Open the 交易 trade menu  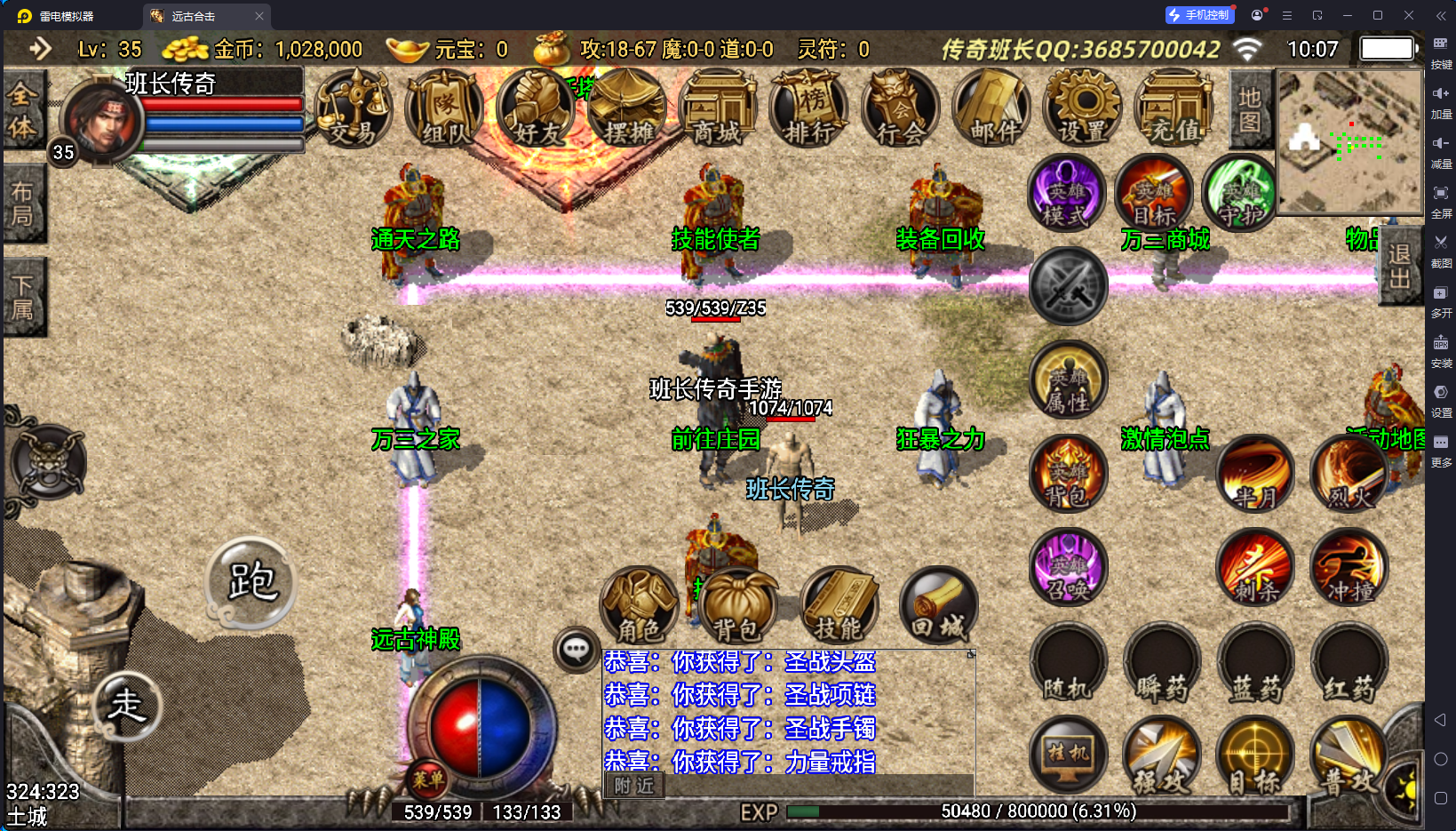[x=353, y=109]
